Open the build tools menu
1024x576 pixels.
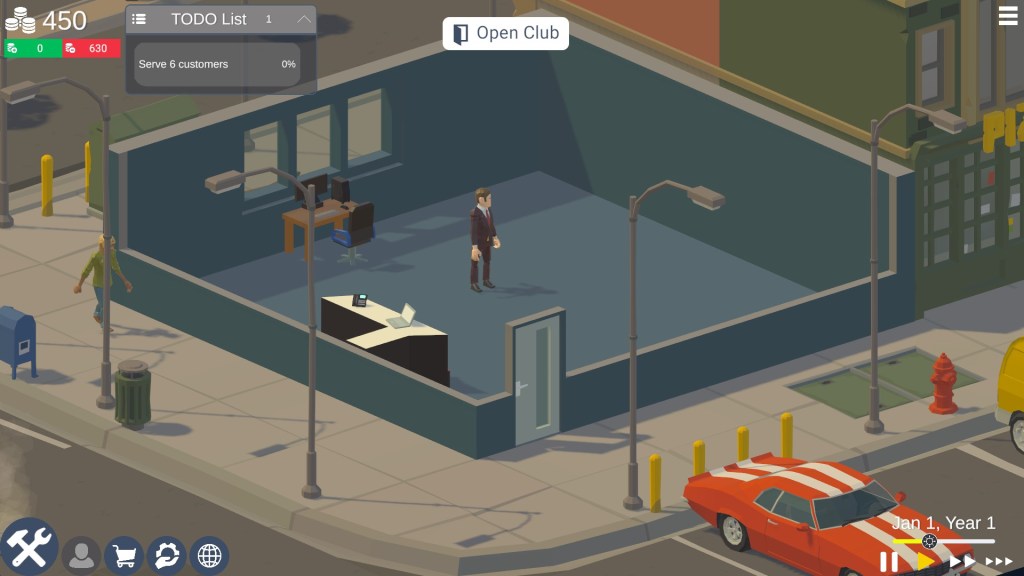pyautogui.click(x=29, y=548)
